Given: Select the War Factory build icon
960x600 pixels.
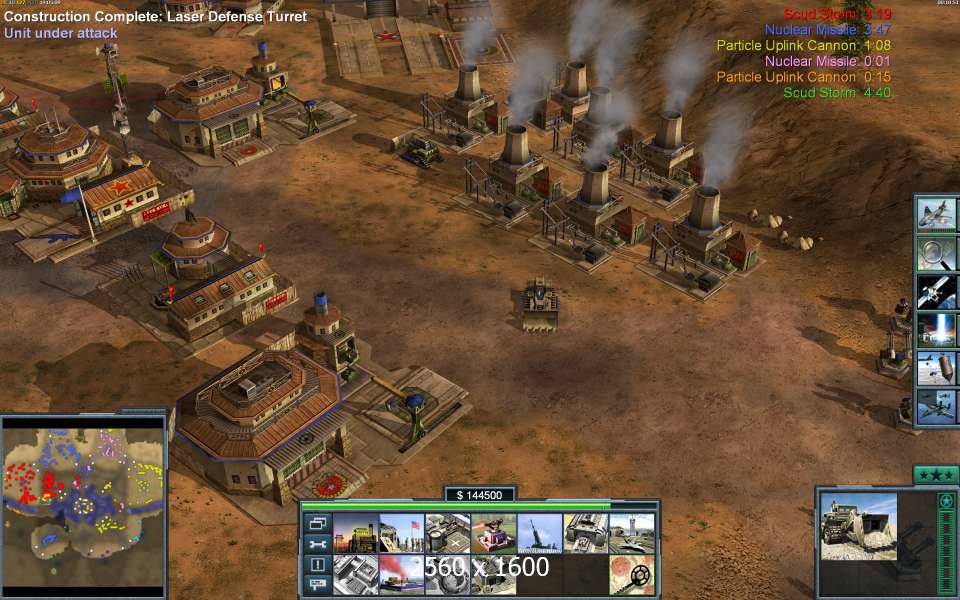Looking at the screenshot, I should pos(586,533).
